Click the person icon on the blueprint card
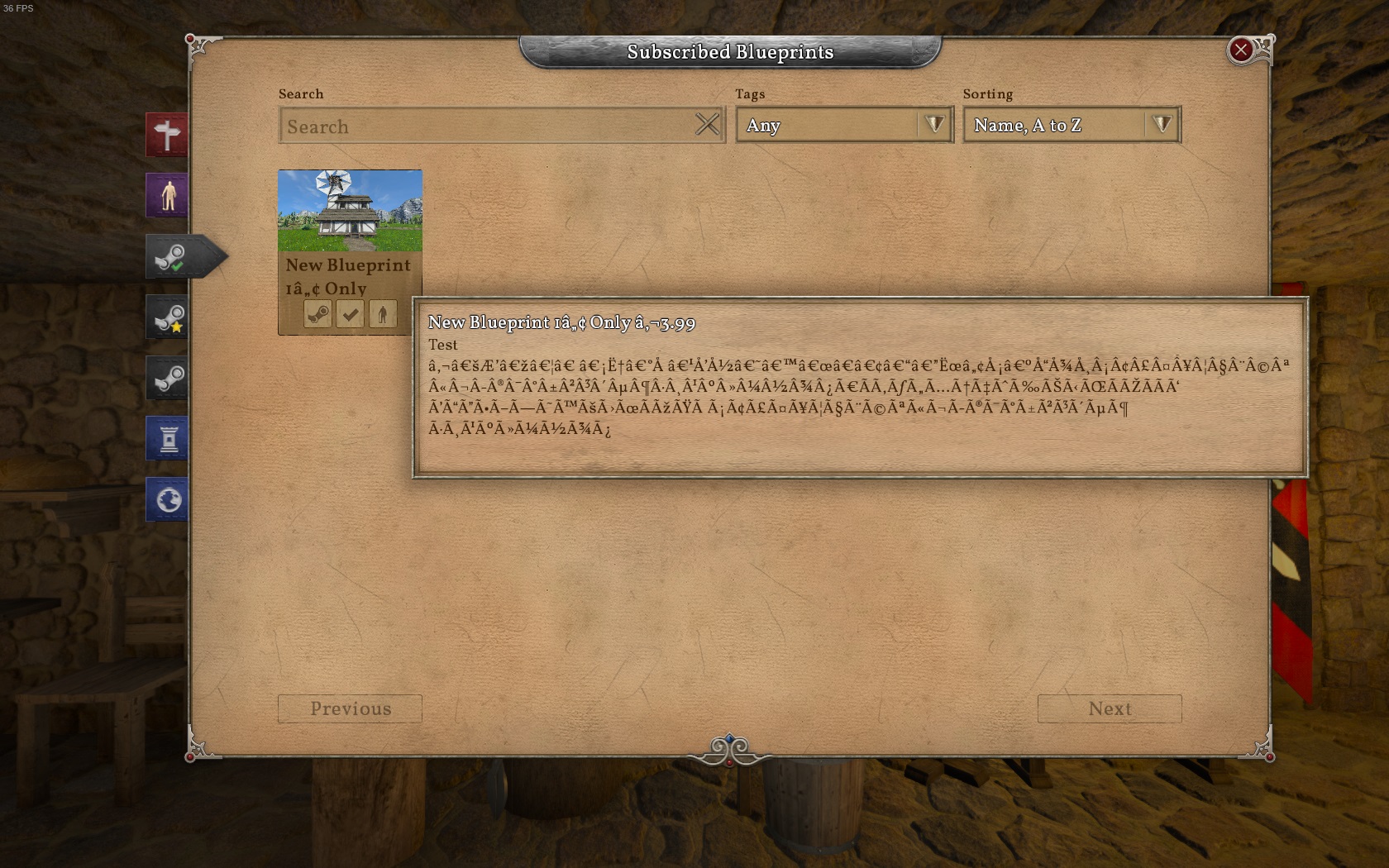Screen dimensions: 1389x868 pos(383,314)
